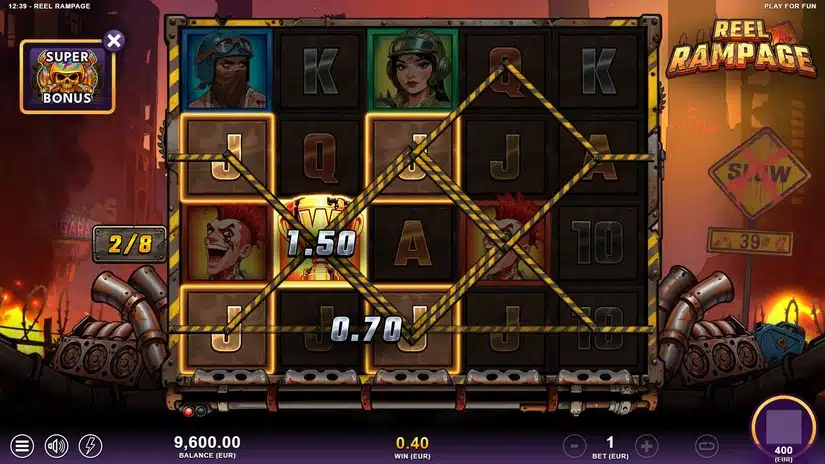Increase the bet with the plus button
825x464 pixels.
point(647,445)
